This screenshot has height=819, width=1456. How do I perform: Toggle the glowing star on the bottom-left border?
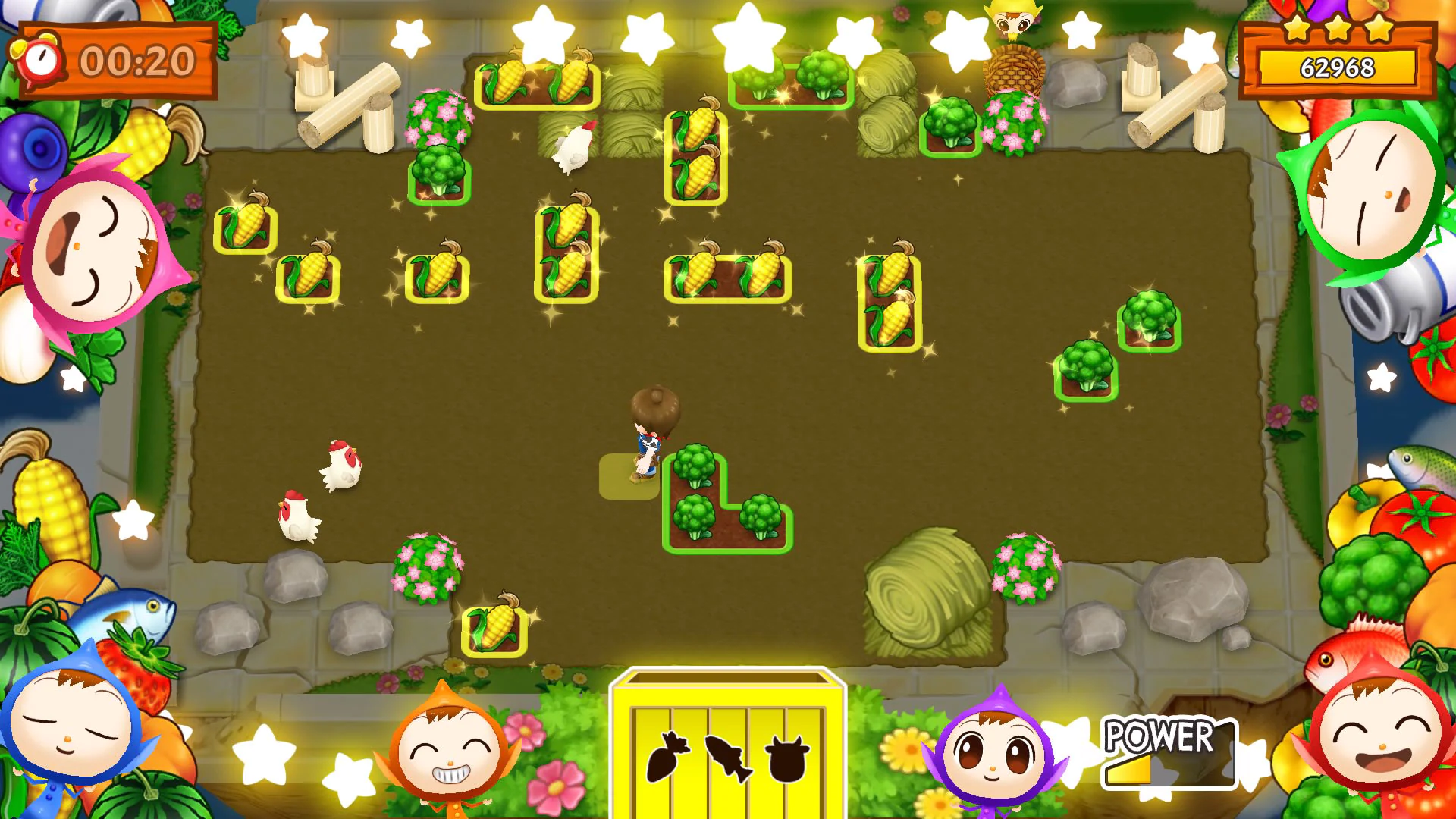(262, 756)
